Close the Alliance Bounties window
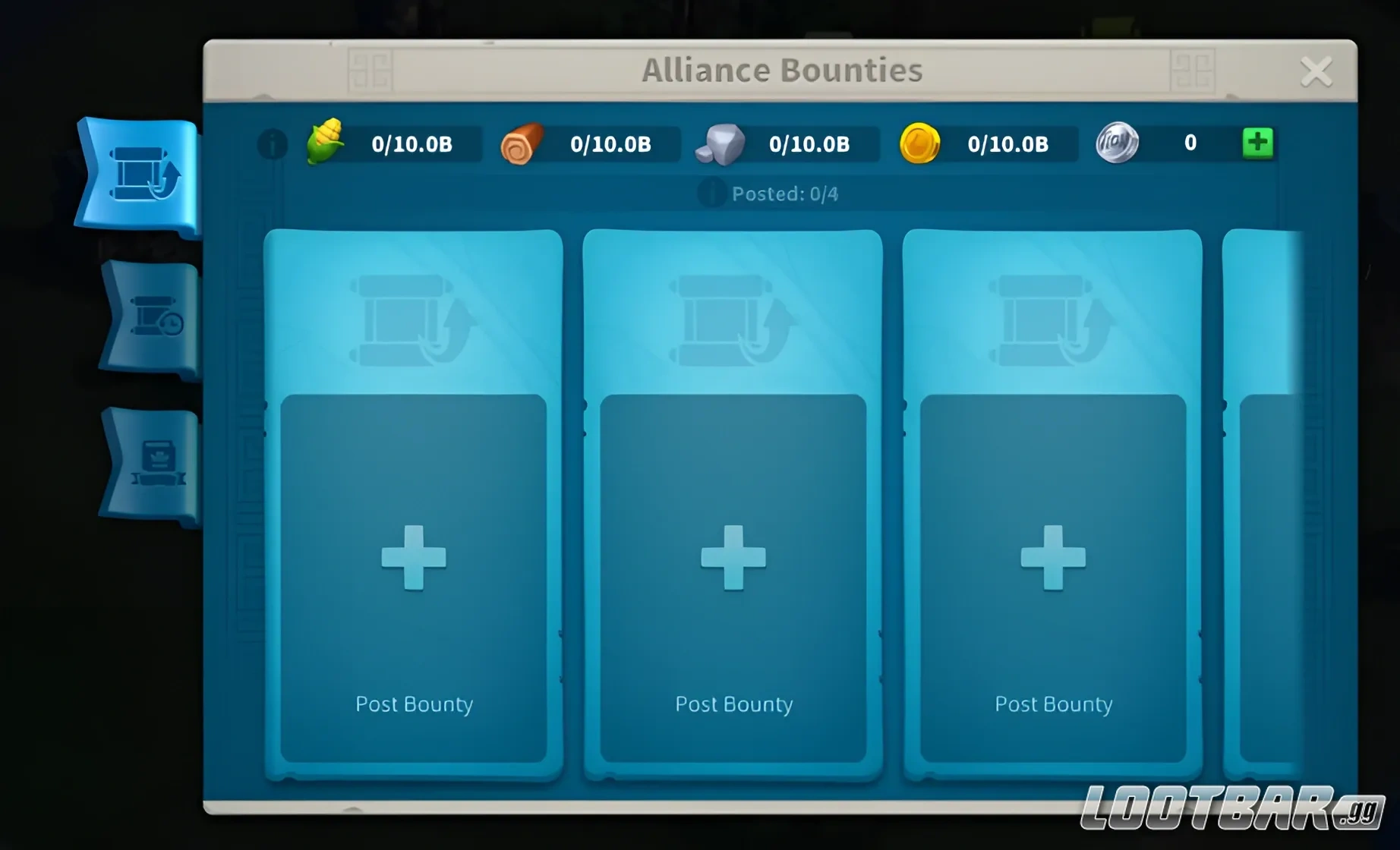This screenshot has height=850, width=1400. point(1317,71)
